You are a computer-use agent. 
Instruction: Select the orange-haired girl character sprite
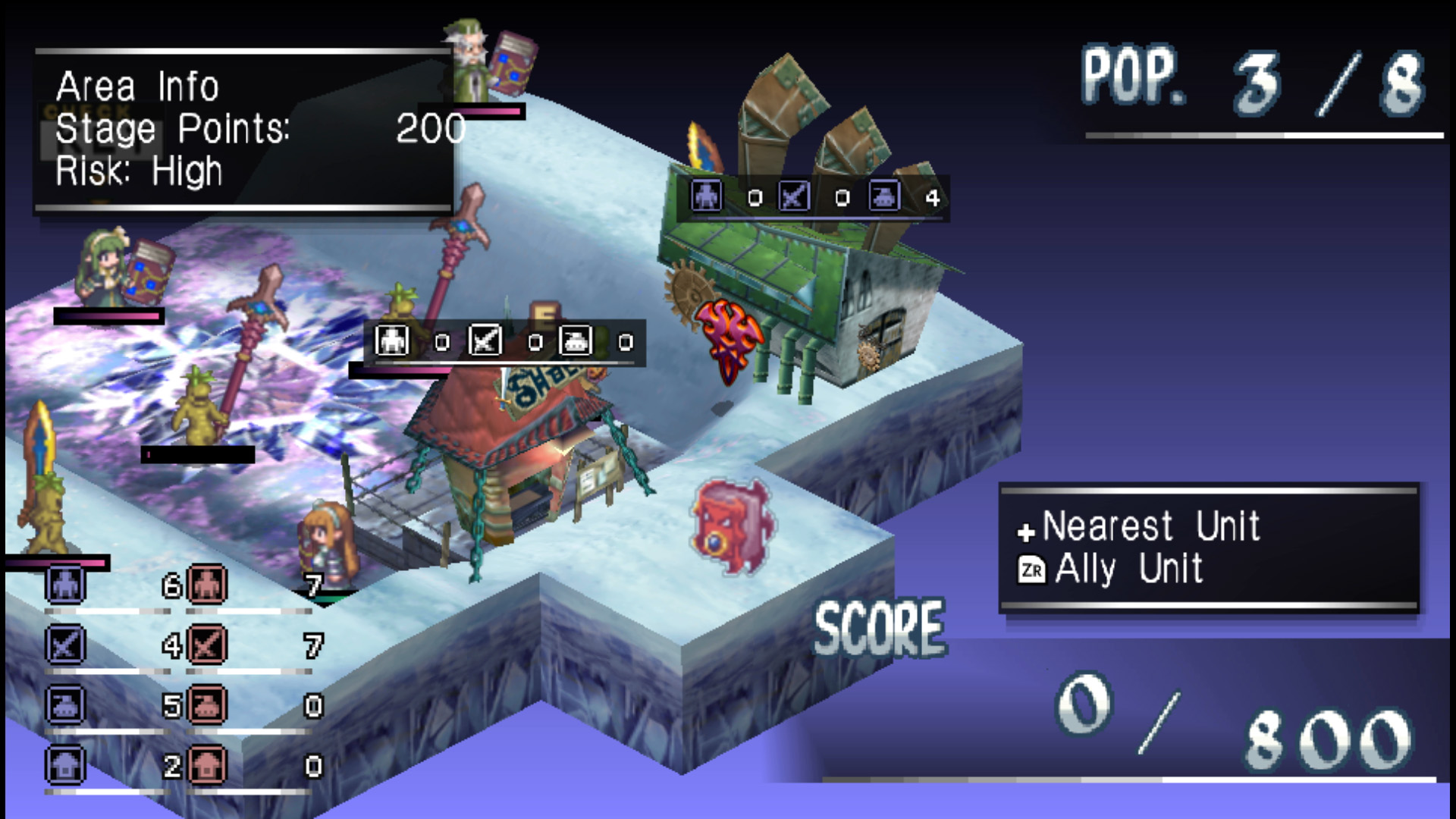point(331,538)
